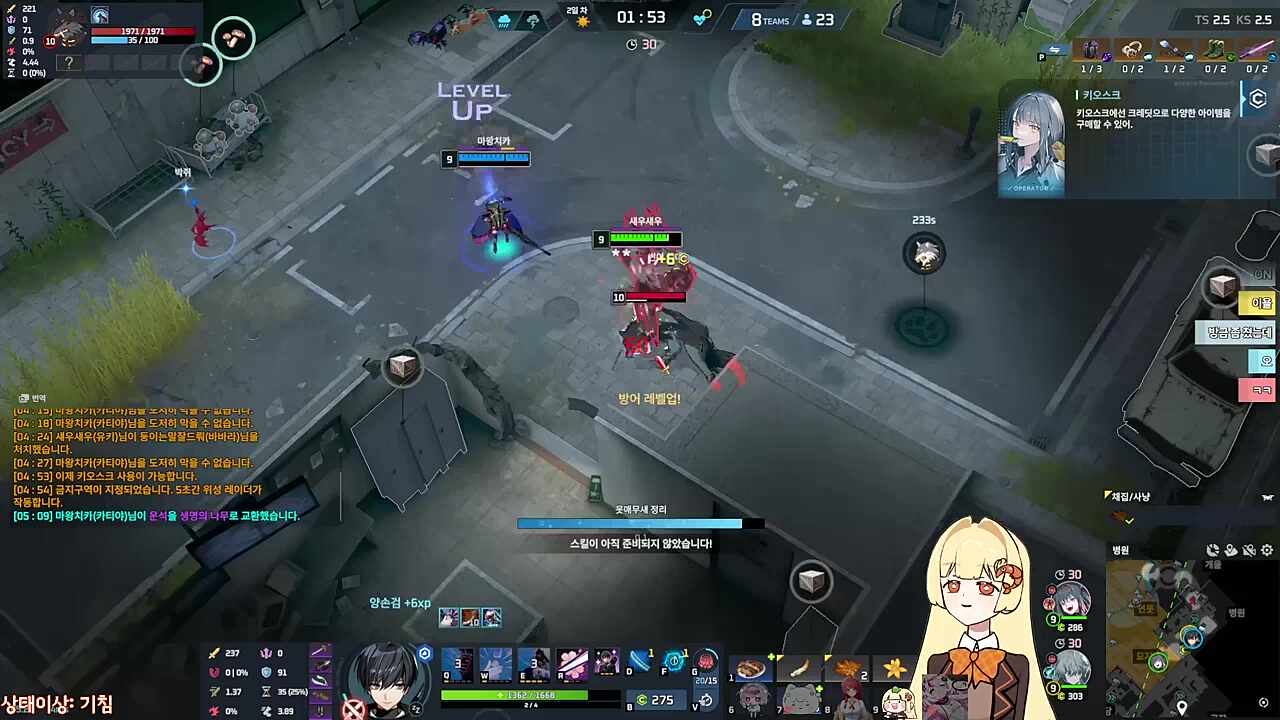Click the blue hexagon icon above the character portrait

(x=424, y=653)
